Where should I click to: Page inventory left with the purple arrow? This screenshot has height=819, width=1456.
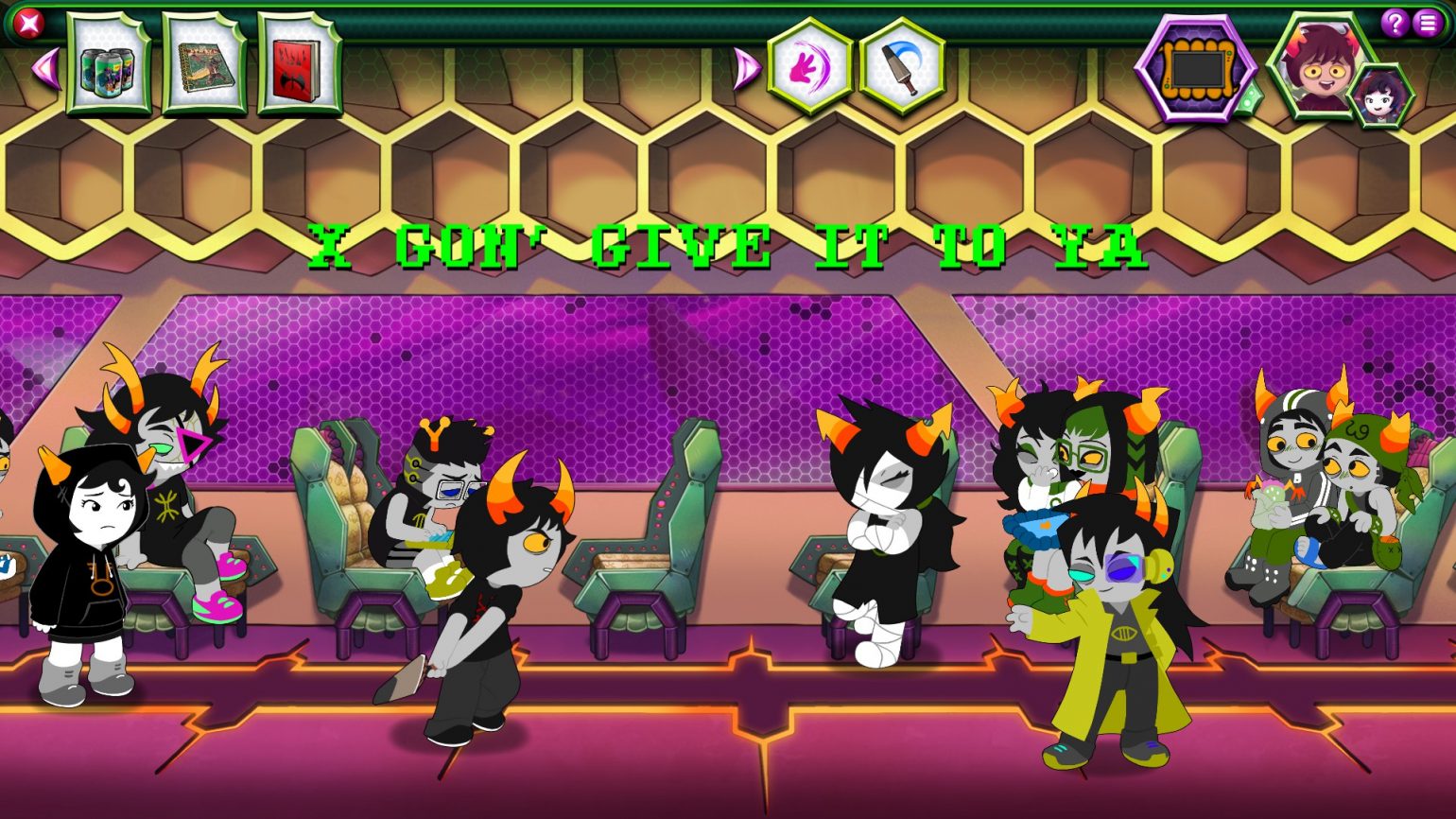[45, 68]
